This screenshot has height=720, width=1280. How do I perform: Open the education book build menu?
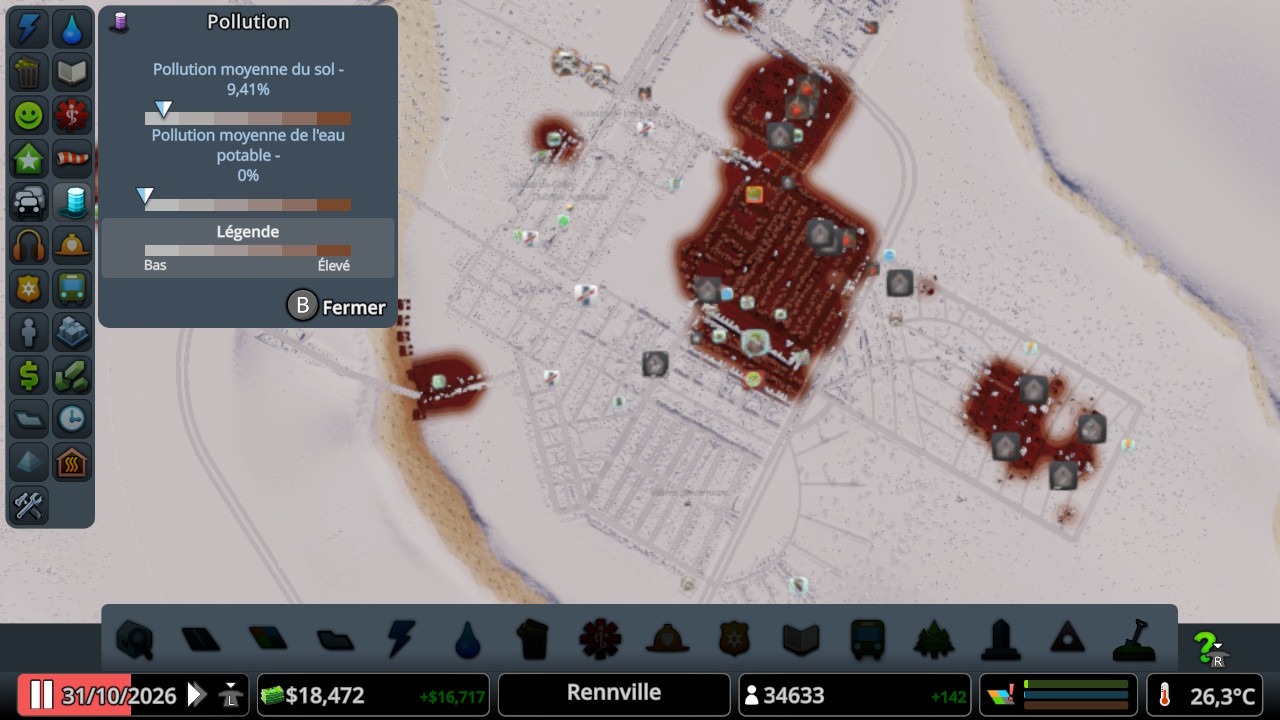pos(801,639)
